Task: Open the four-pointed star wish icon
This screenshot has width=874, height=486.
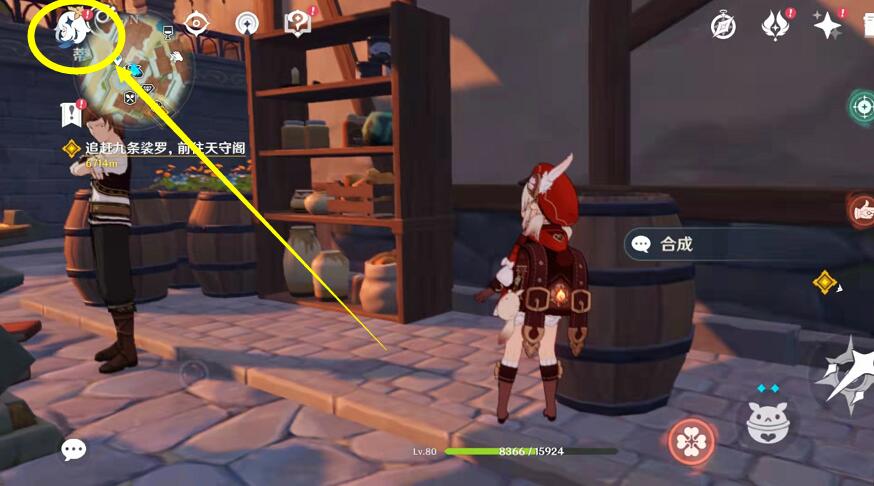Action: tap(828, 26)
